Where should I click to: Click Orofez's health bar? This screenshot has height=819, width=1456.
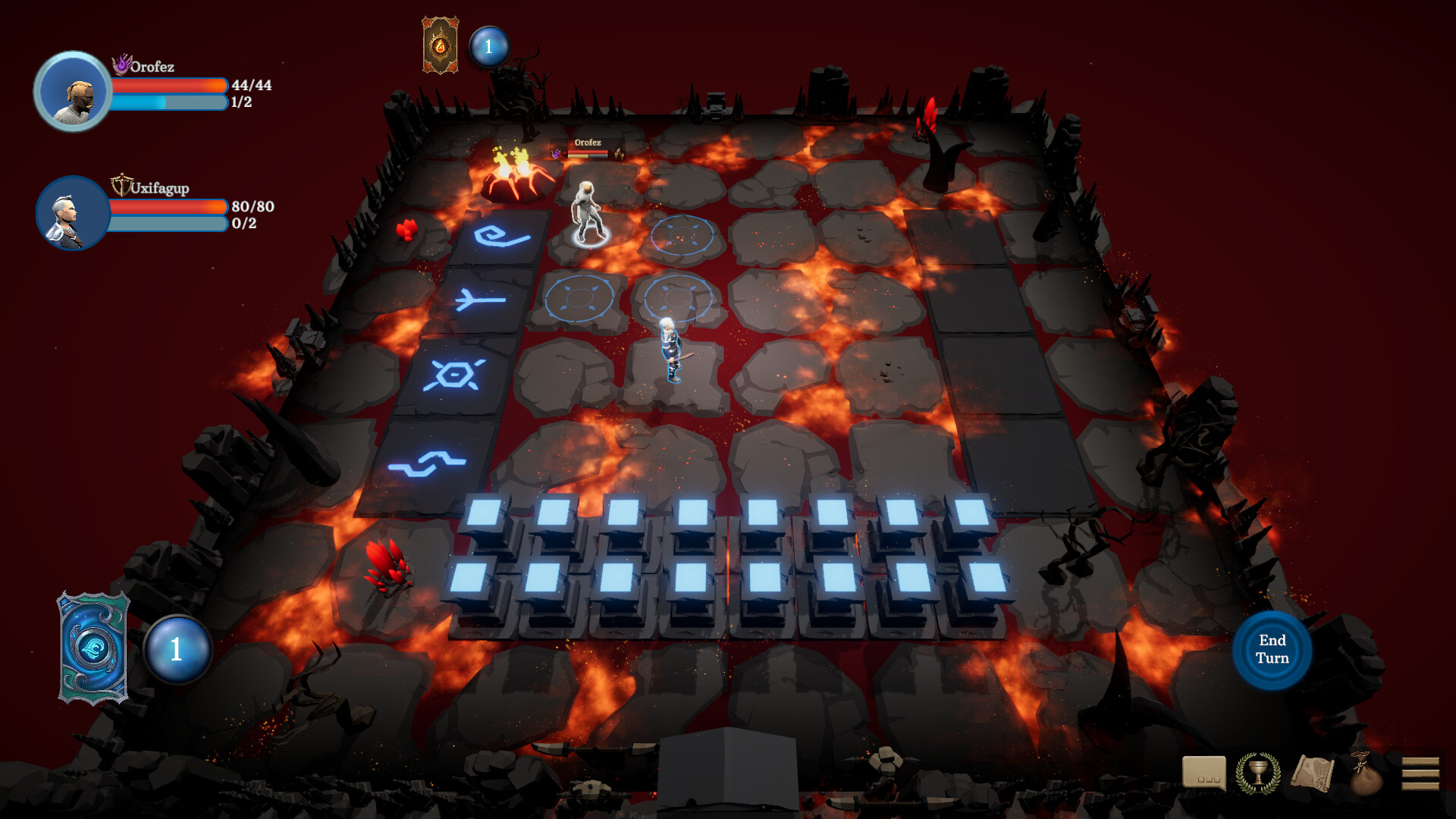point(168,83)
